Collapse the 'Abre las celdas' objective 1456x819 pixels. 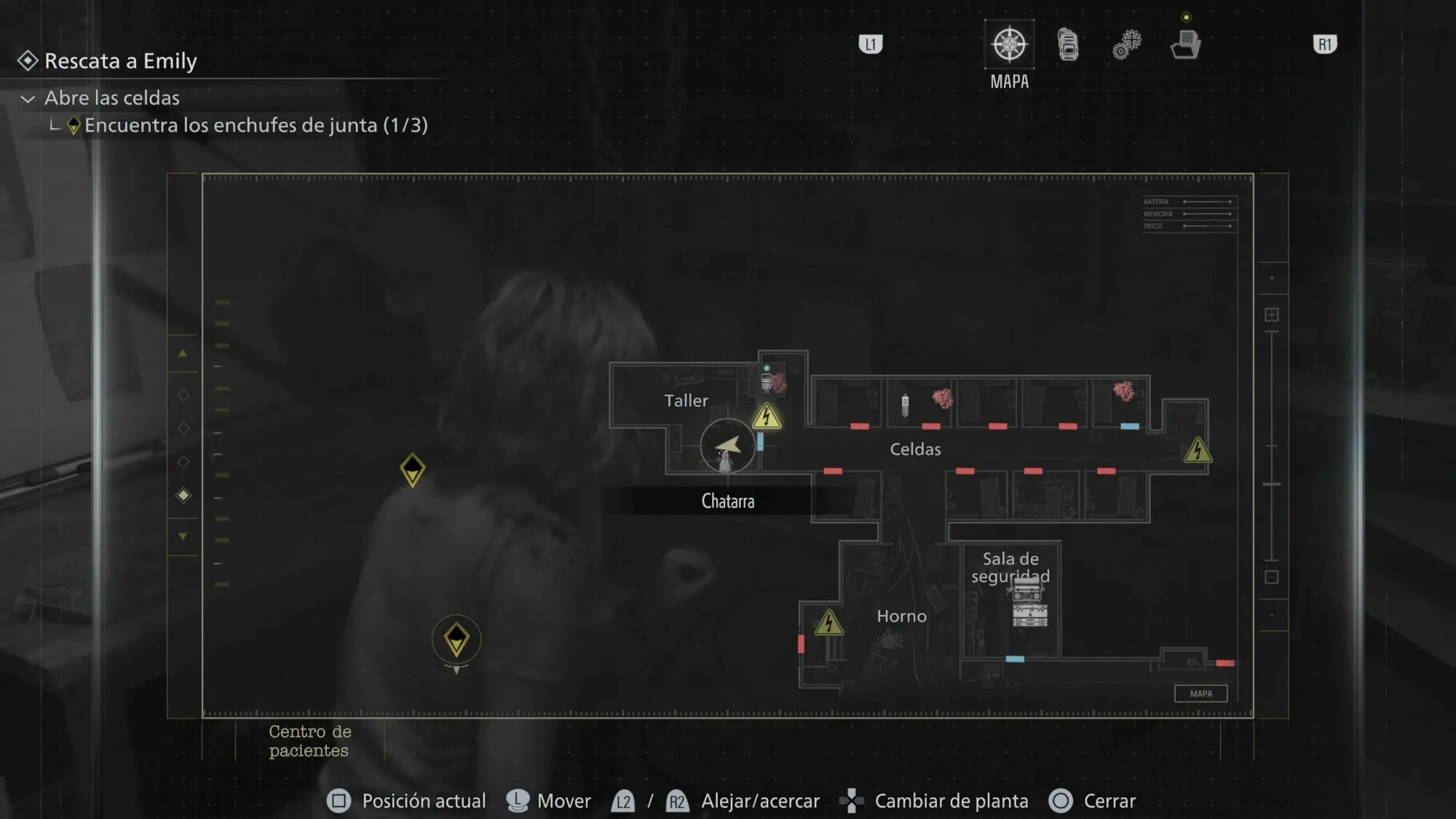pos(28,98)
